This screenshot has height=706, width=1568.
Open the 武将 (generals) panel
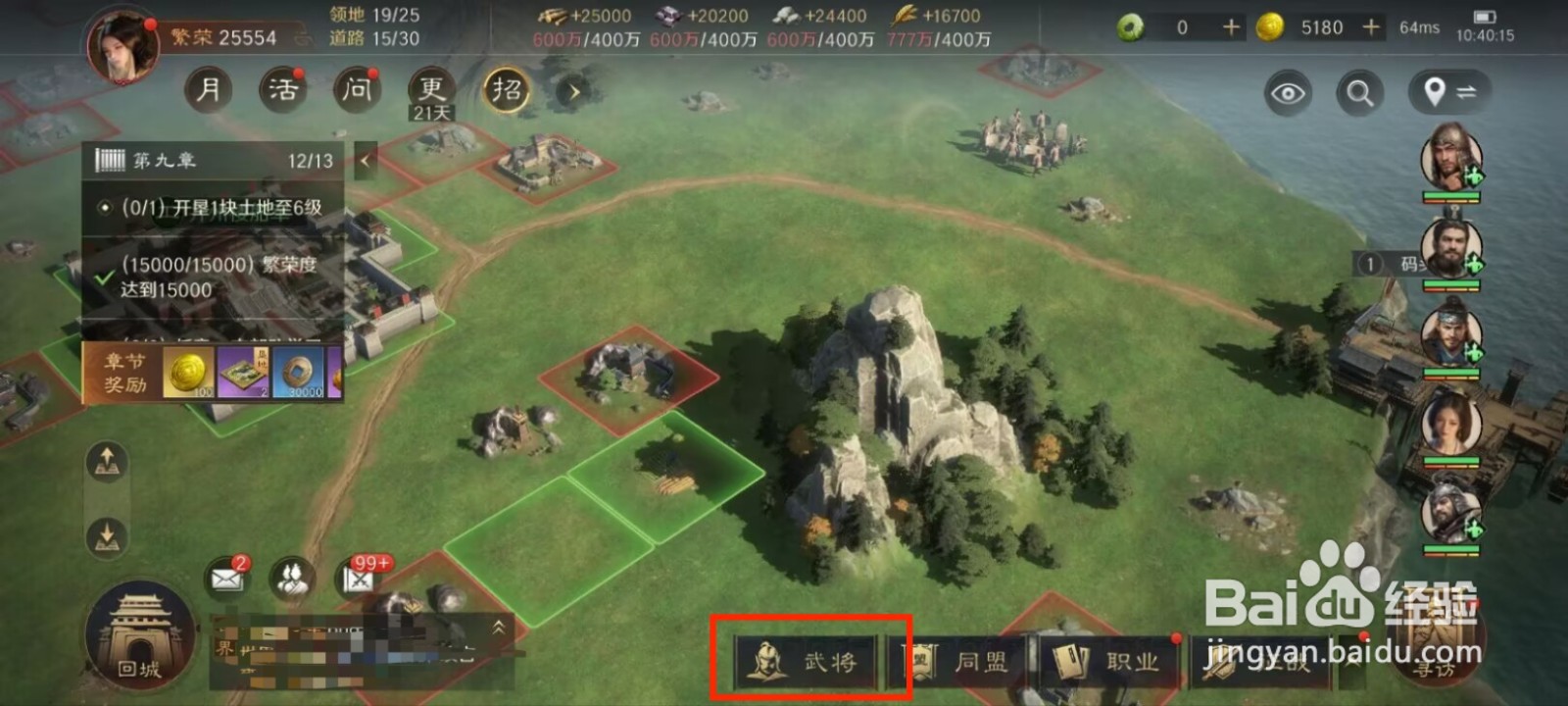pos(809,661)
